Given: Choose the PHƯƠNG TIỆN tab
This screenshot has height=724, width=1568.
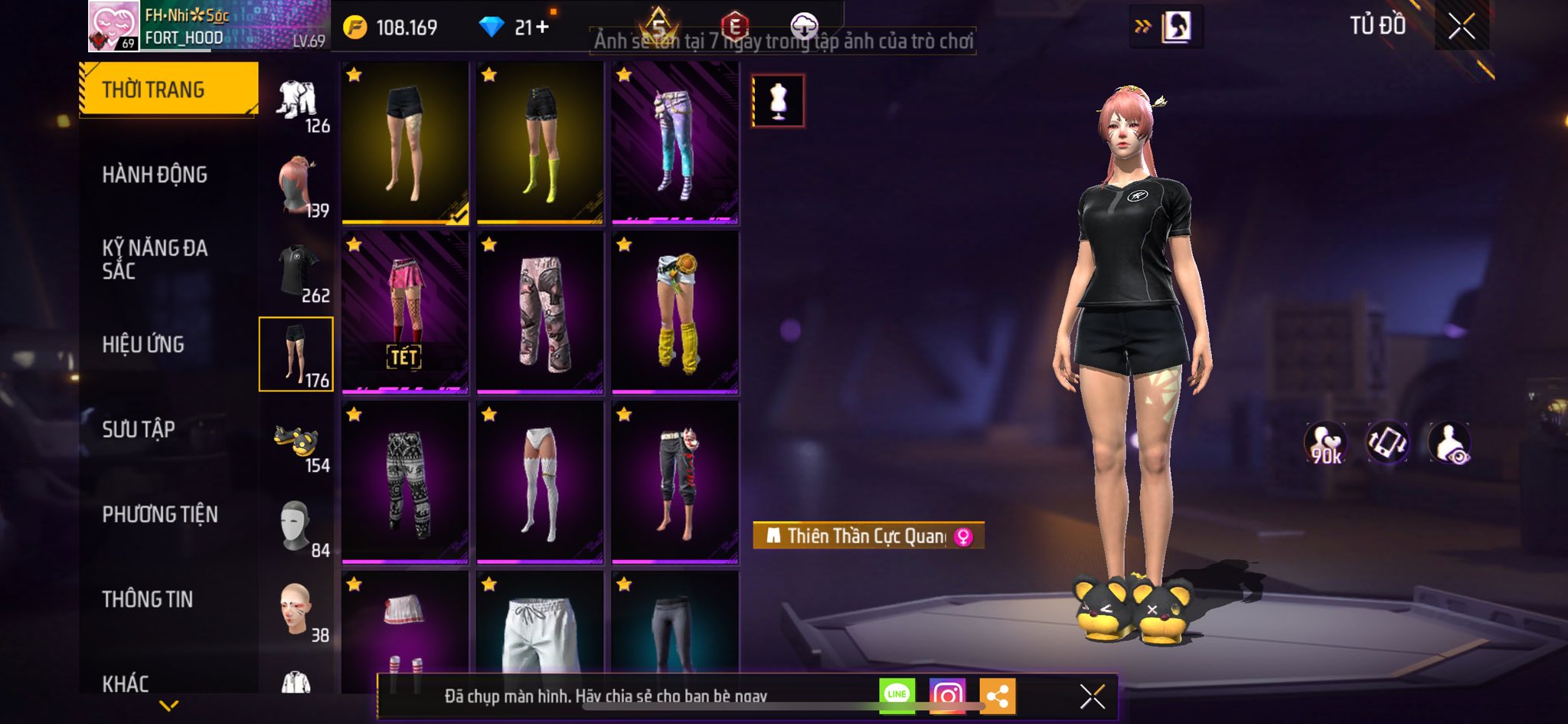Looking at the screenshot, I should pyautogui.click(x=160, y=515).
